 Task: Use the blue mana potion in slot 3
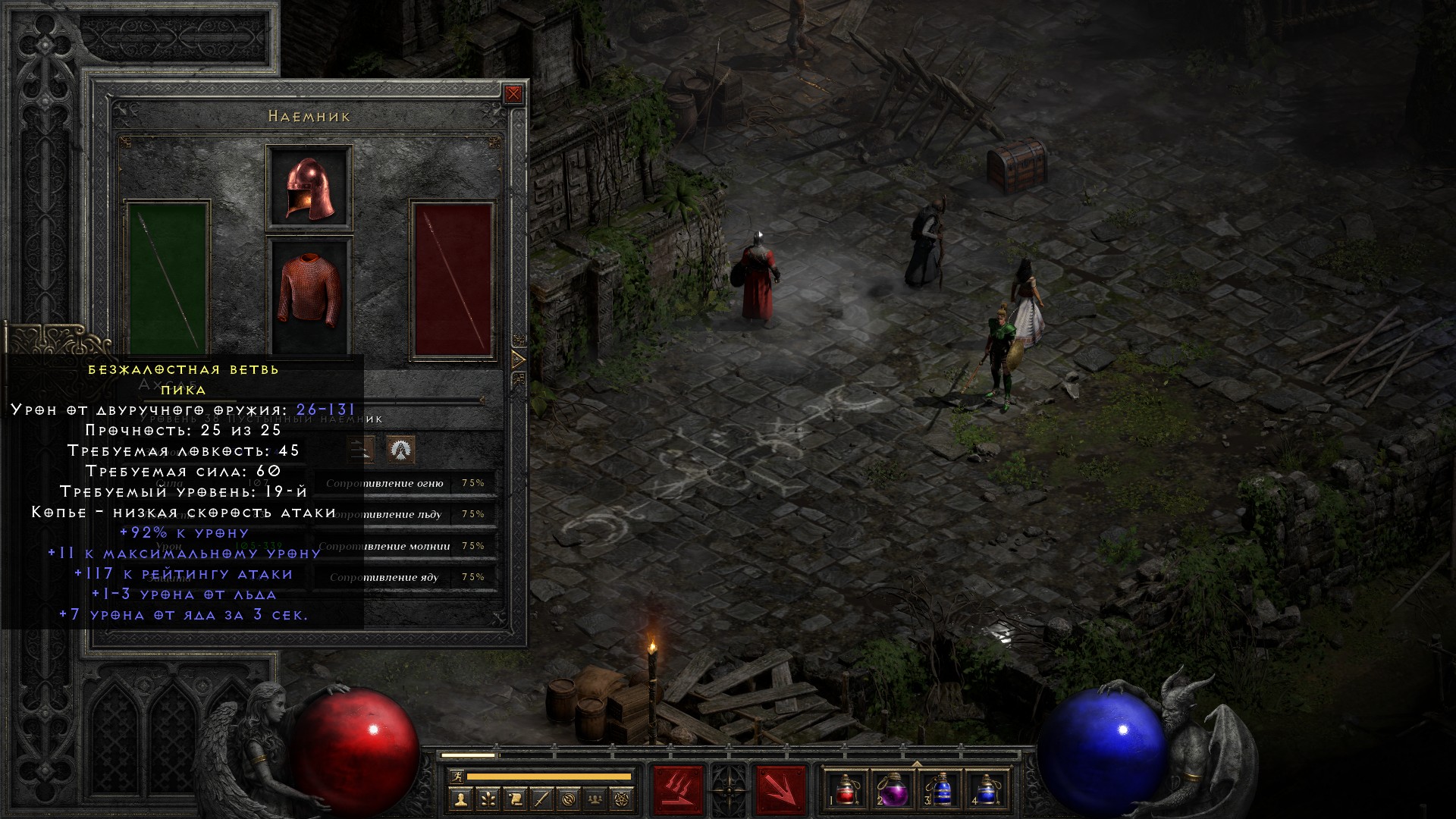939,789
